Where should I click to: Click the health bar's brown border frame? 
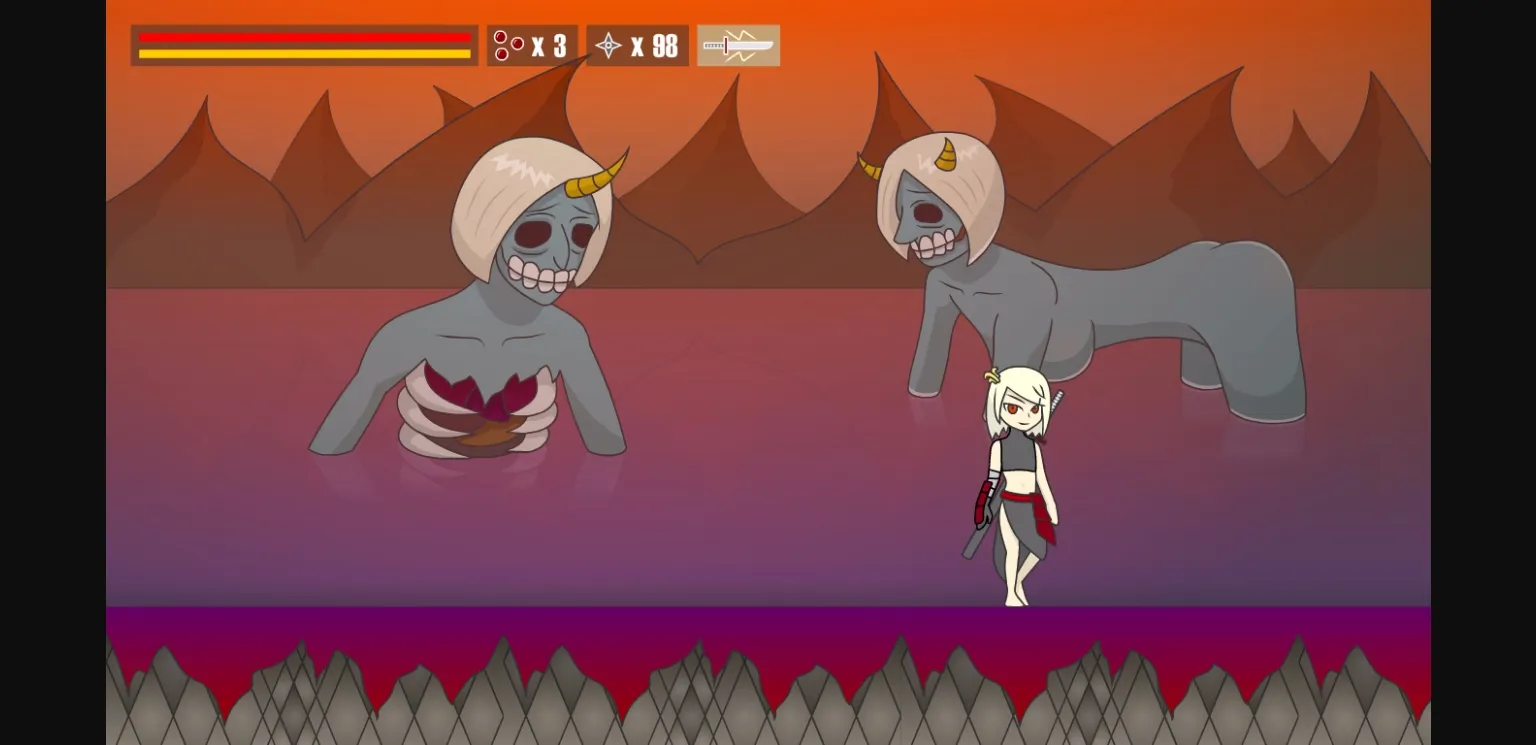point(133,44)
